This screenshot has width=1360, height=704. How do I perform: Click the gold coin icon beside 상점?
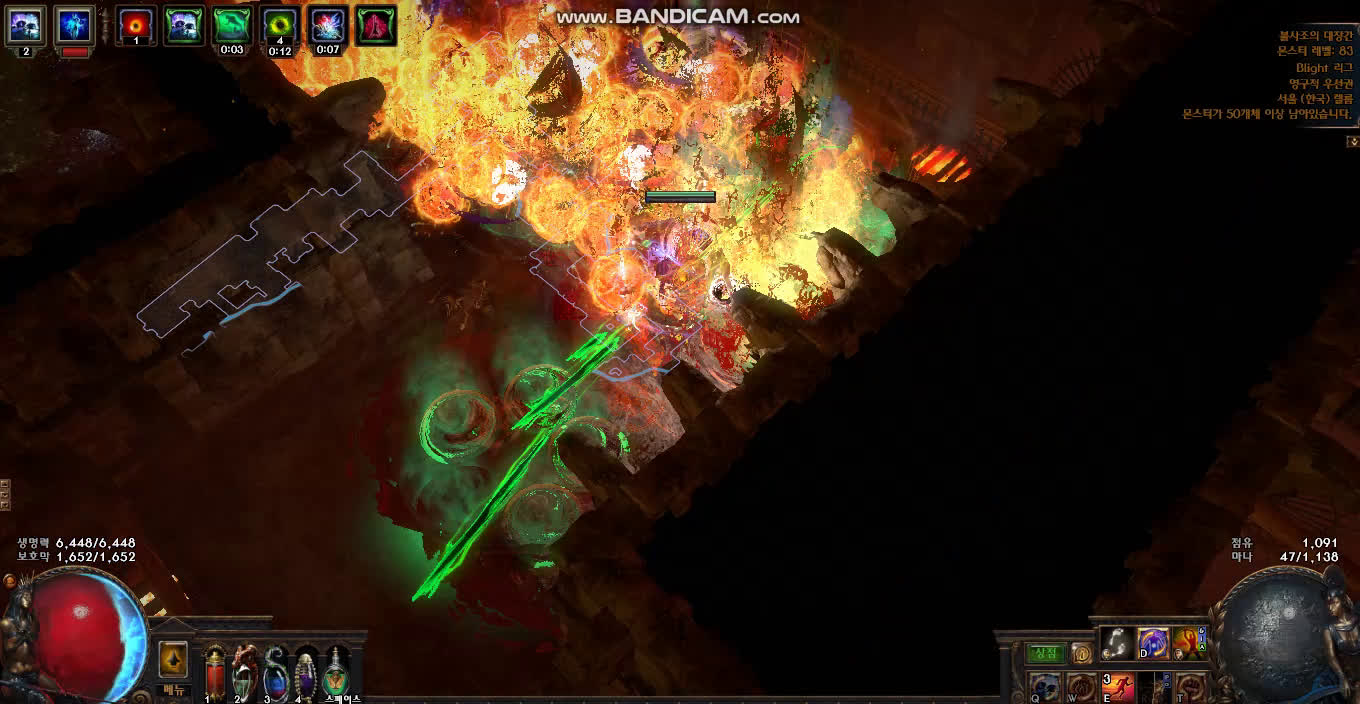coord(1082,654)
